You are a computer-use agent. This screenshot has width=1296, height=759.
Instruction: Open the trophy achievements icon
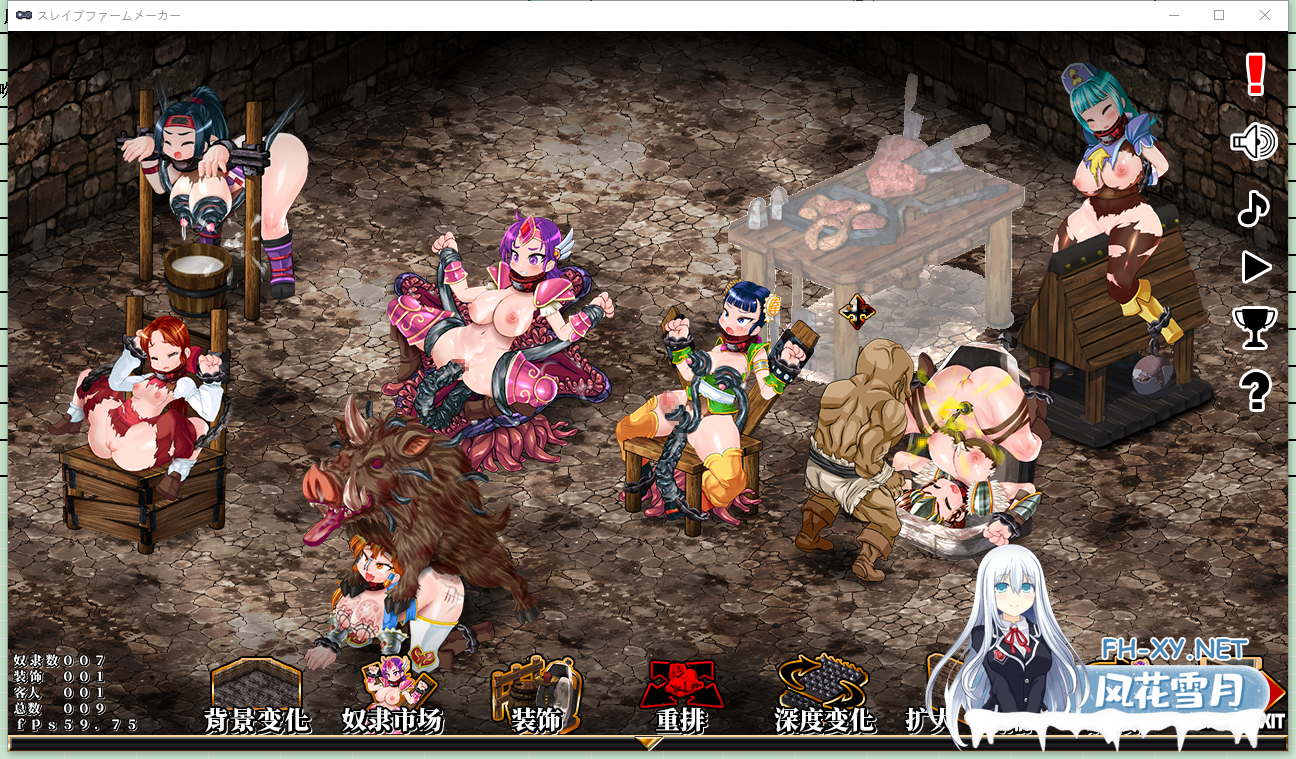(x=1254, y=327)
